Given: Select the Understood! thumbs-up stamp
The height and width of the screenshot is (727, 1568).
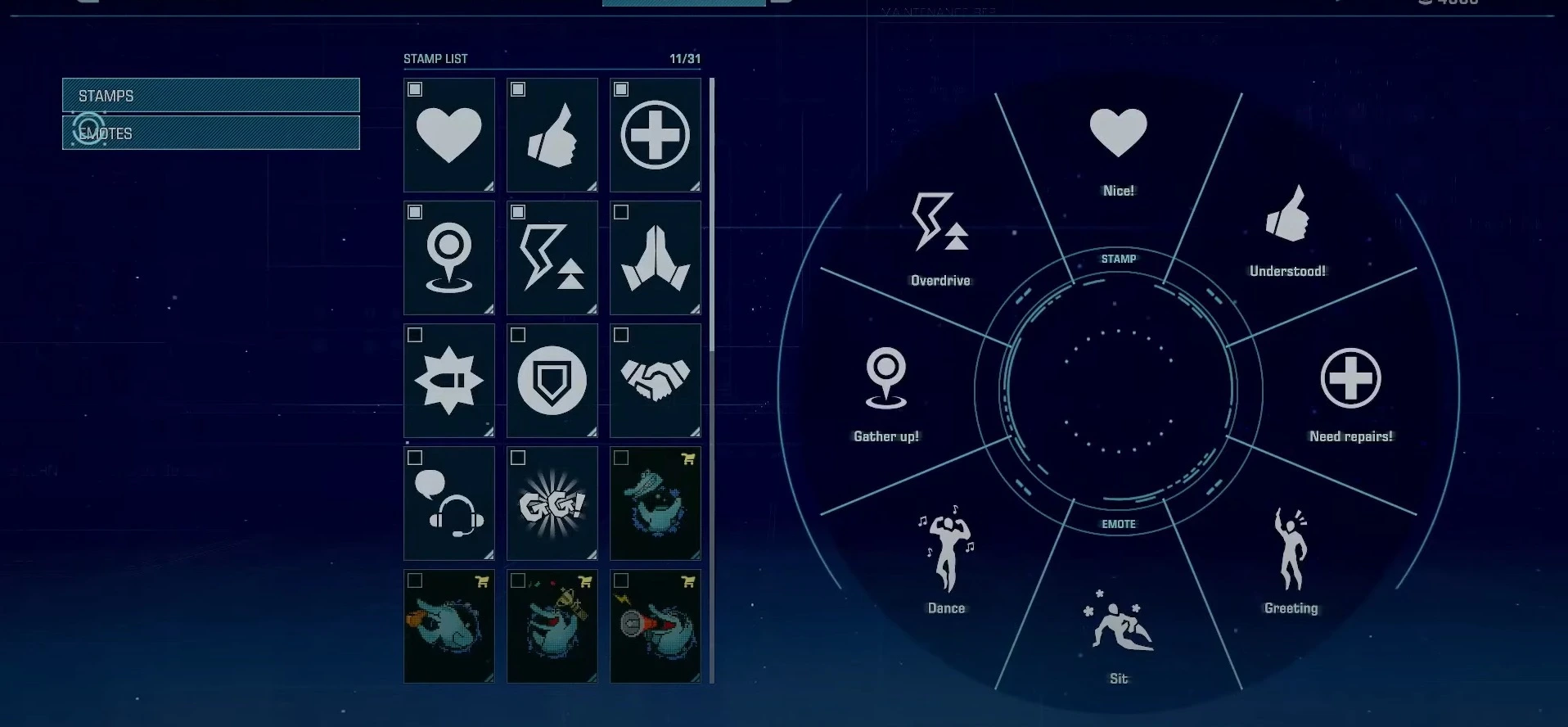Looking at the screenshot, I should point(1286,221).
